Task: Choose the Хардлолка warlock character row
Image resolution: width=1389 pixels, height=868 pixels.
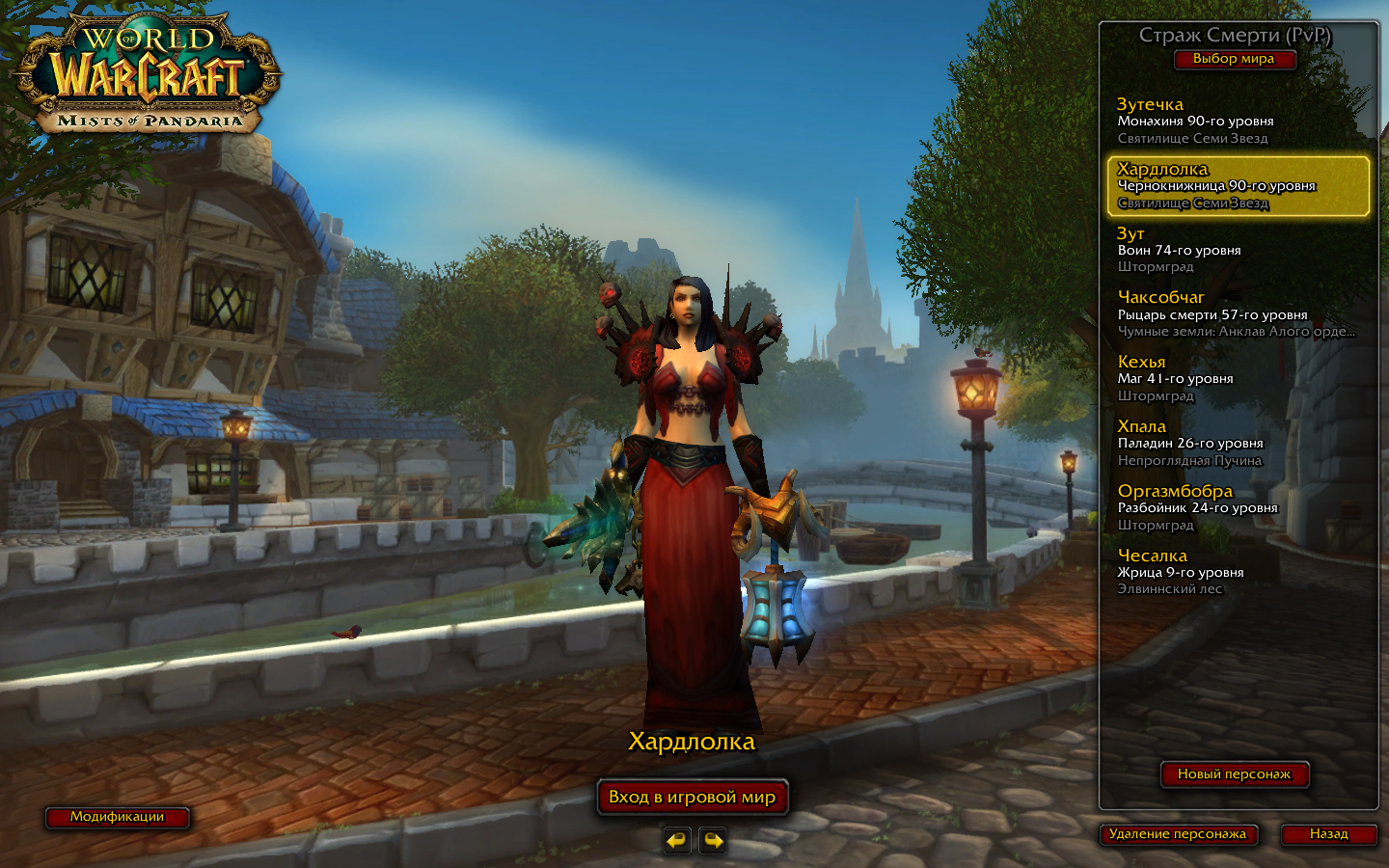Action: point(1238,185)
